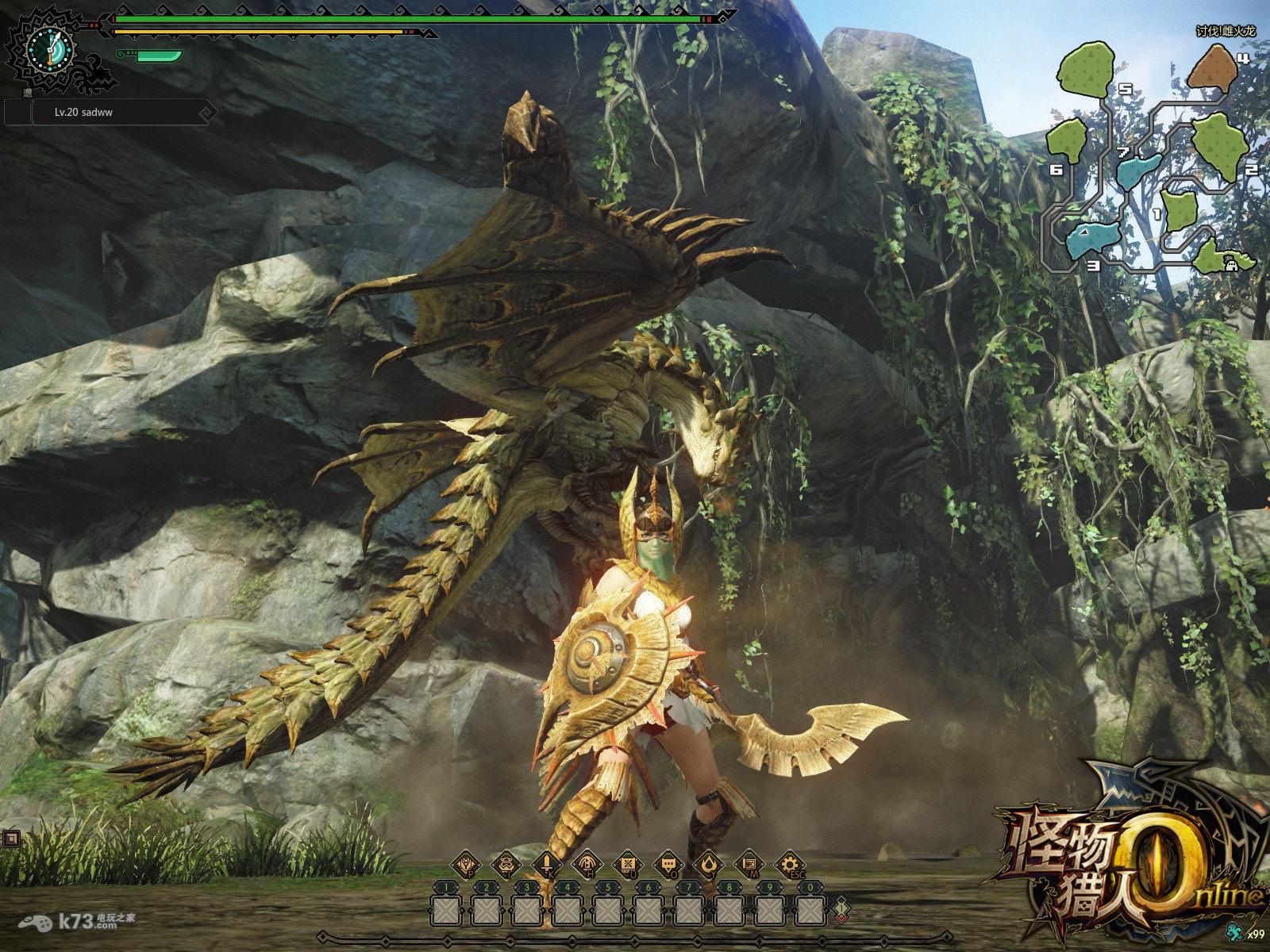Viewport: 1270px width, 952px height.
Task: Select the helmeted character menu icon
Action: tap(505, 864)
